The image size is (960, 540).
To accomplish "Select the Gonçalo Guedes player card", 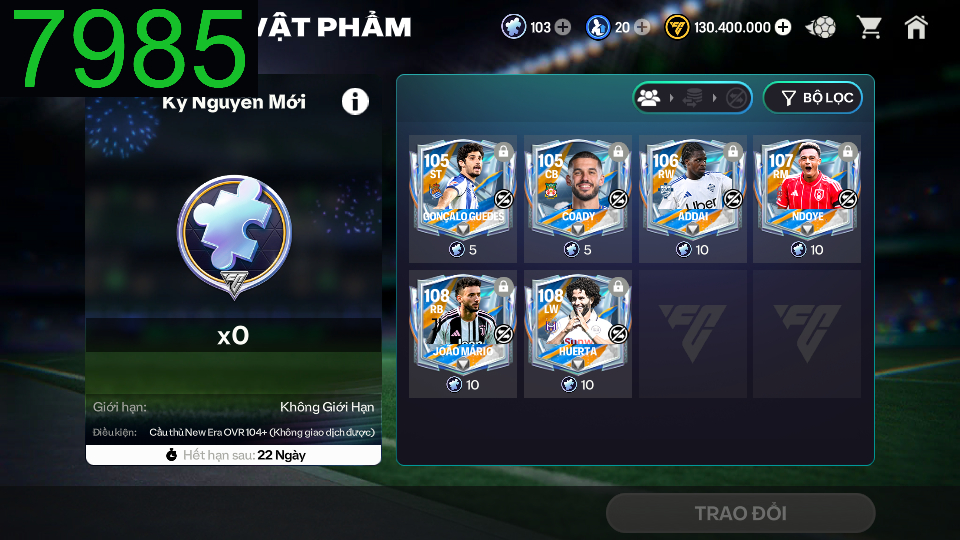I will (463, 188).
